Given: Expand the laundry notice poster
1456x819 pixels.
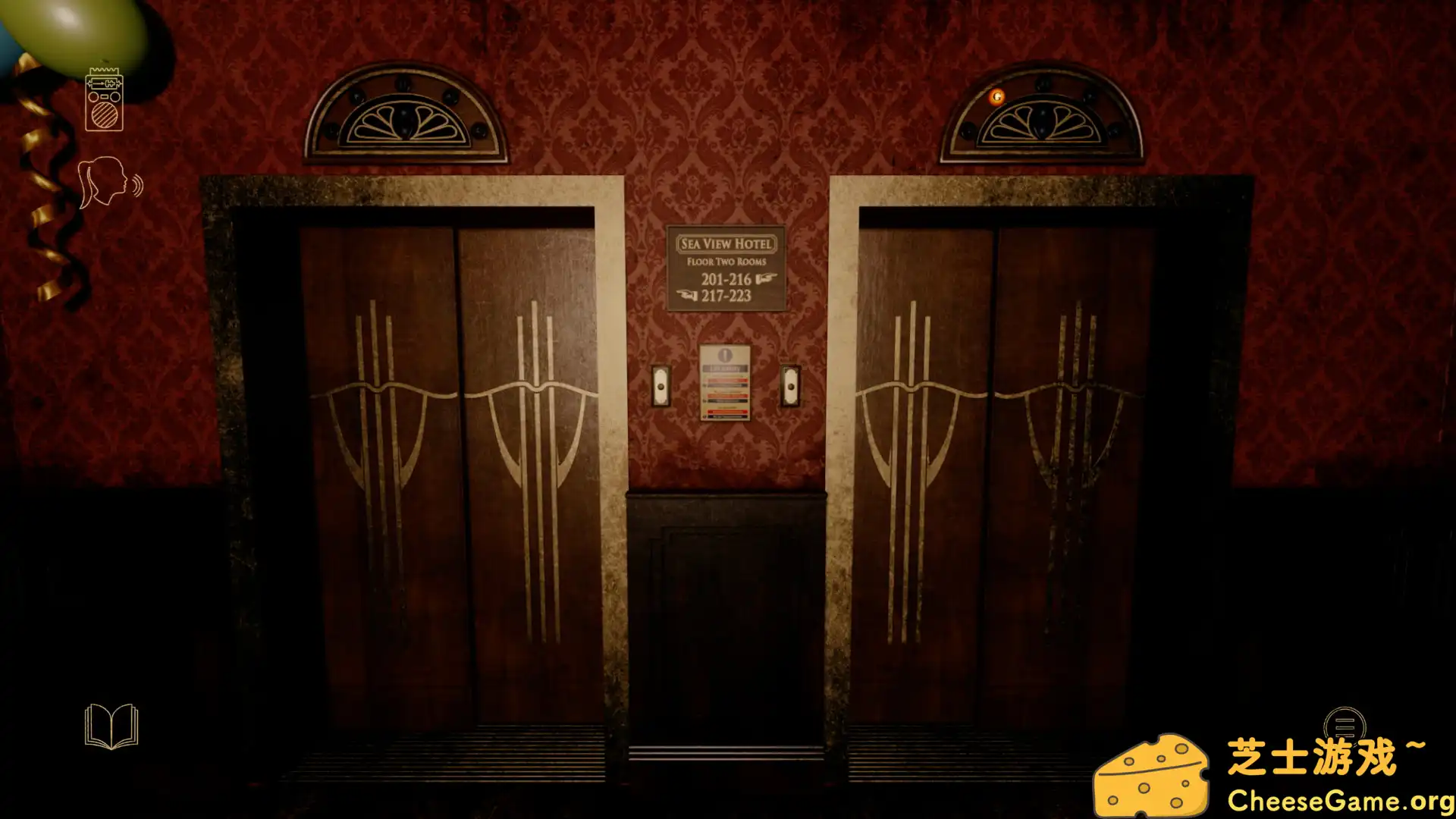Looking at the screenshot, I should tap(725, 383).
